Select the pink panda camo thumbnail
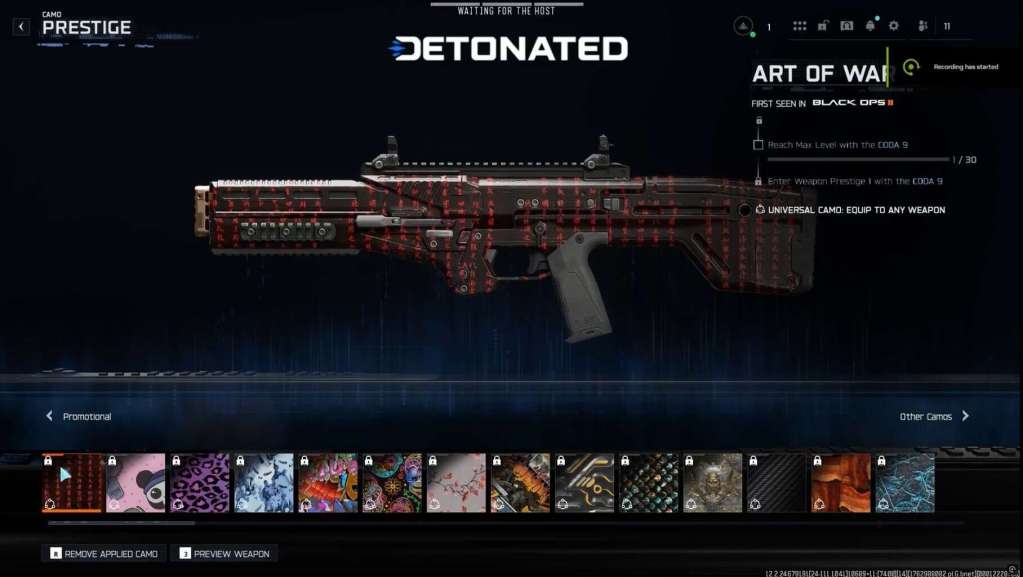The width and height of the screenshot is (1023, 577). [x=136, y=483]
